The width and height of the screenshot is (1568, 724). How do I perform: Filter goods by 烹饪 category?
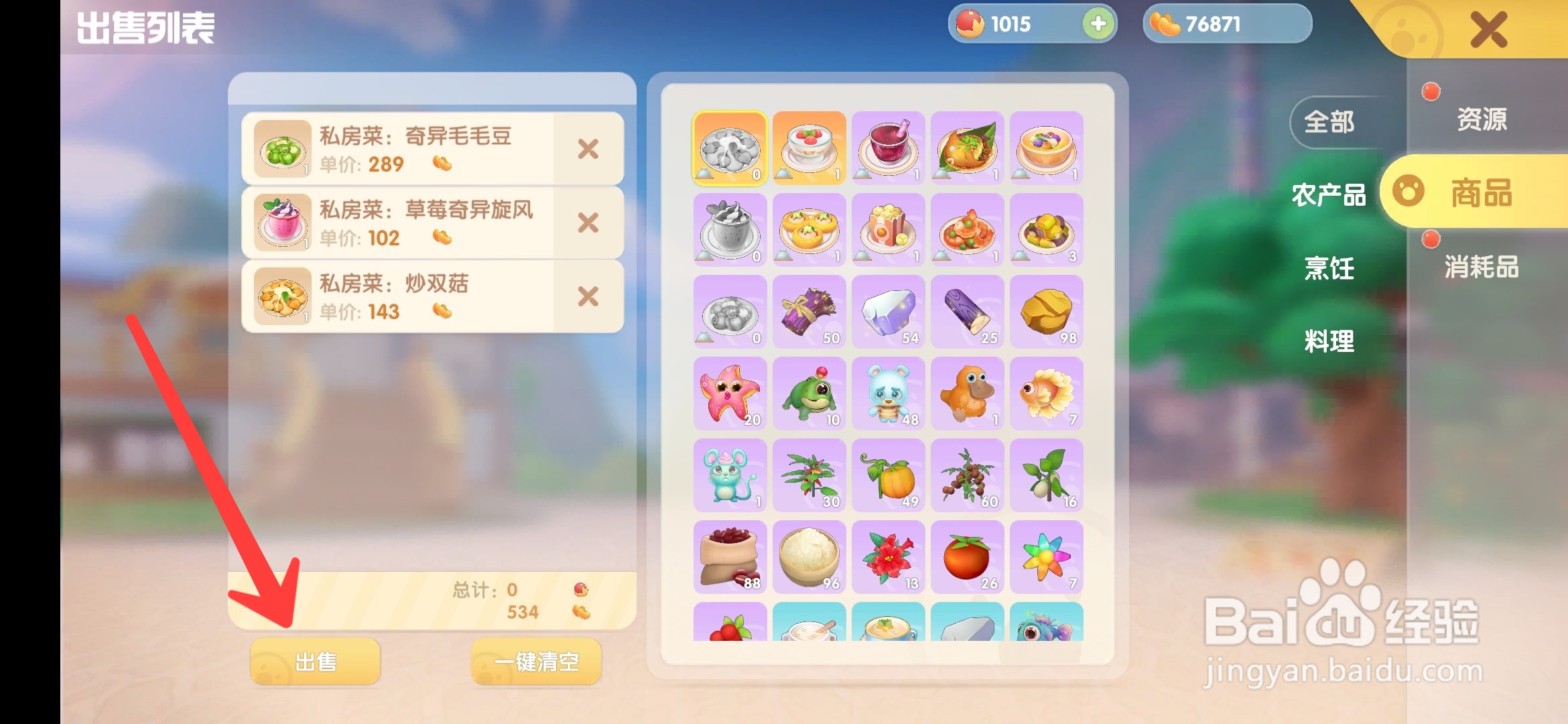pyautogui.click(x=1330, y=268)
